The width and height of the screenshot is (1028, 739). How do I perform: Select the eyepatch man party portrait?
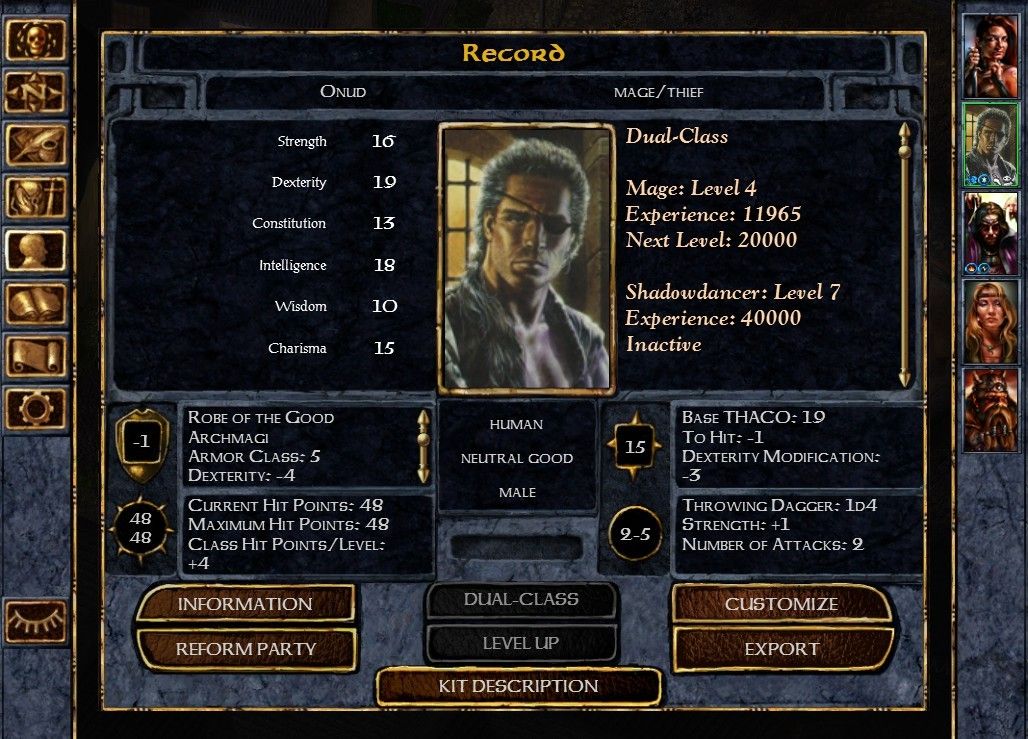990,144
